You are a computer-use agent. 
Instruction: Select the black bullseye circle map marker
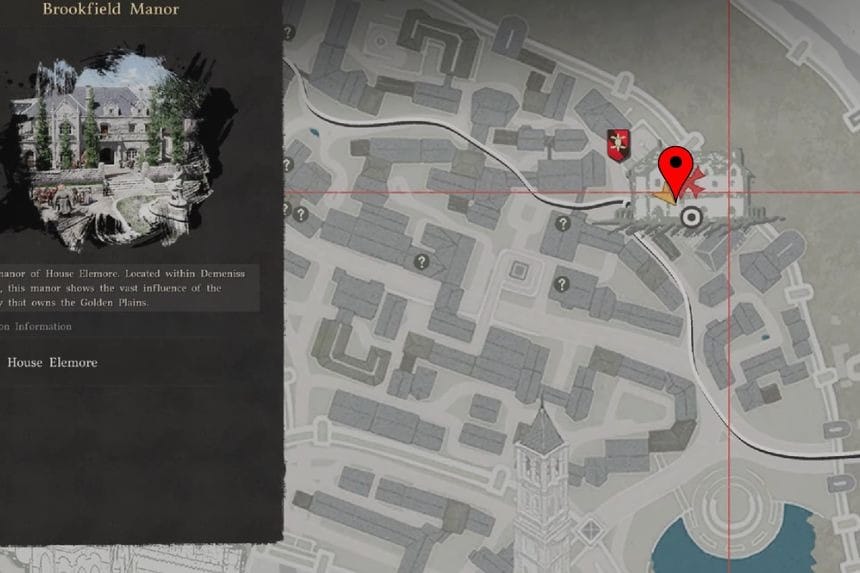pos(690,217)
